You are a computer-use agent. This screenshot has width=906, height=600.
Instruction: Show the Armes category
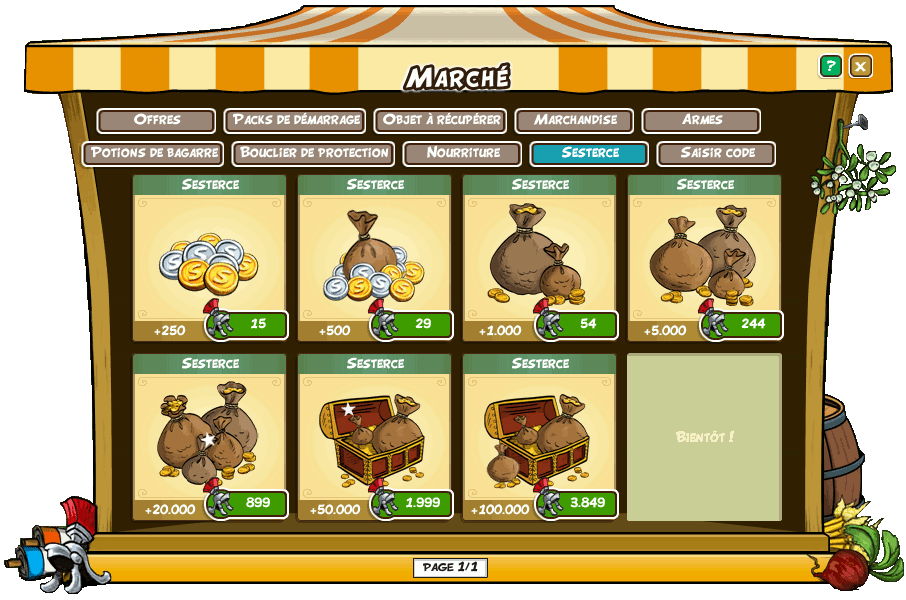[701, 120]
